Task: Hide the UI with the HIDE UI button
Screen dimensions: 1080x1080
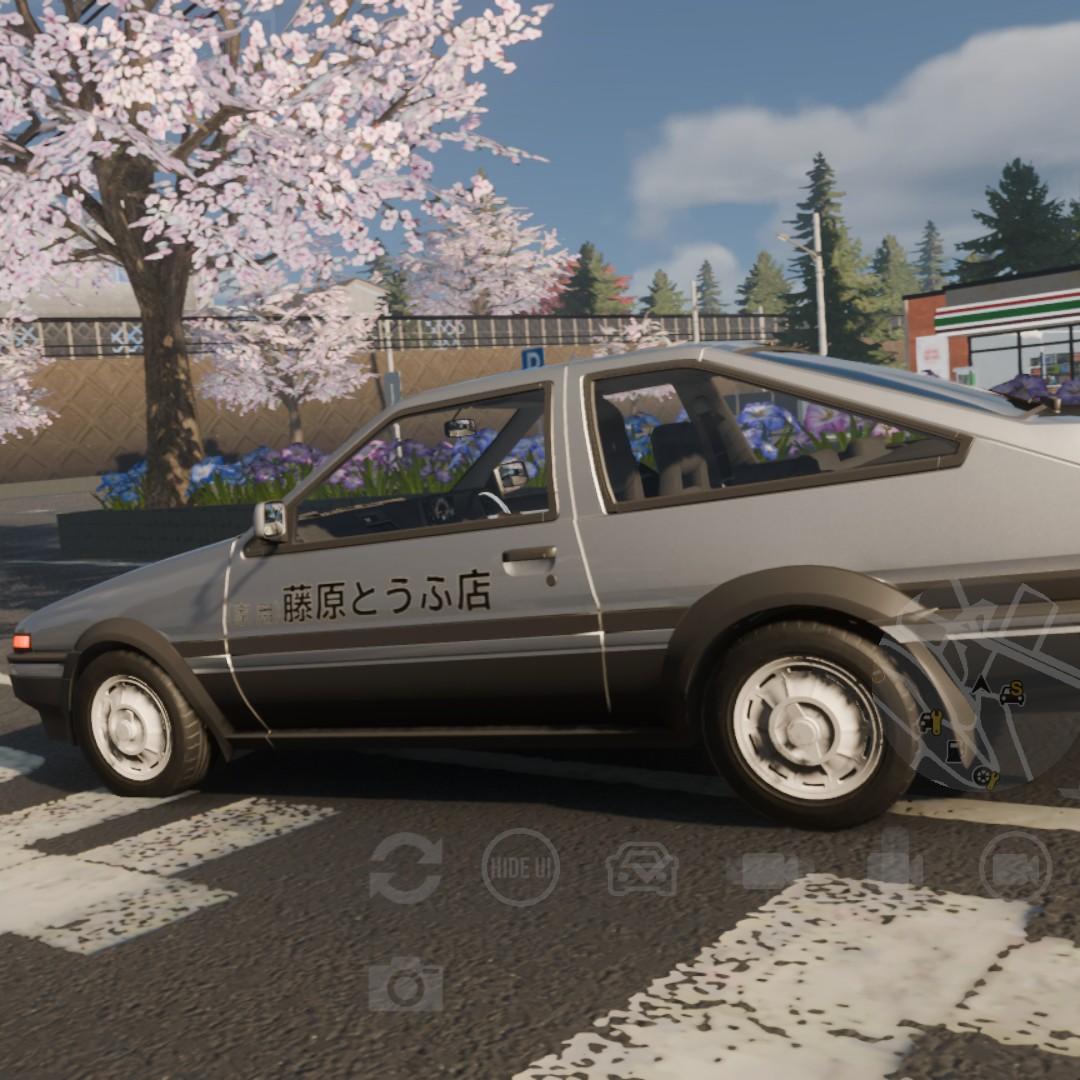Action: (x=520, y=867)
